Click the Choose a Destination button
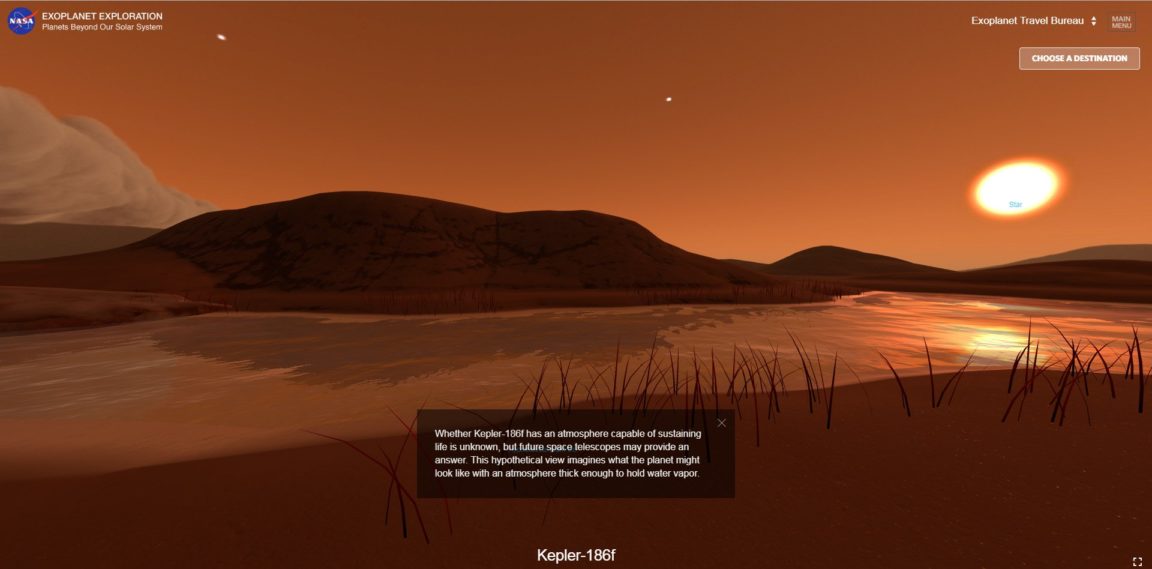The width and height of the screenshot is (1152, 569). (x=1079, y=58)
